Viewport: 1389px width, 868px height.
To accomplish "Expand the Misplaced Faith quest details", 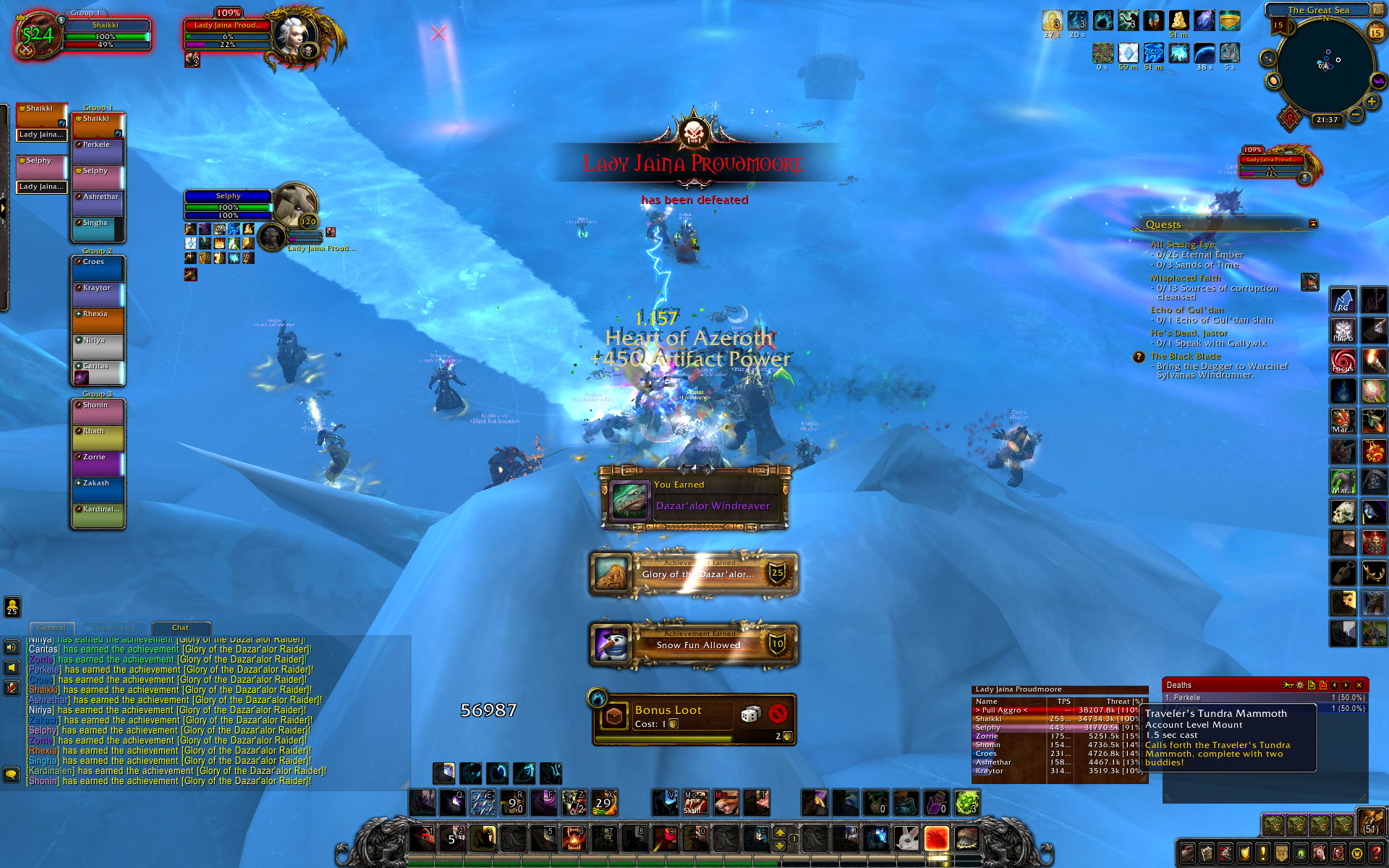I will click(x=1187, y=278).
